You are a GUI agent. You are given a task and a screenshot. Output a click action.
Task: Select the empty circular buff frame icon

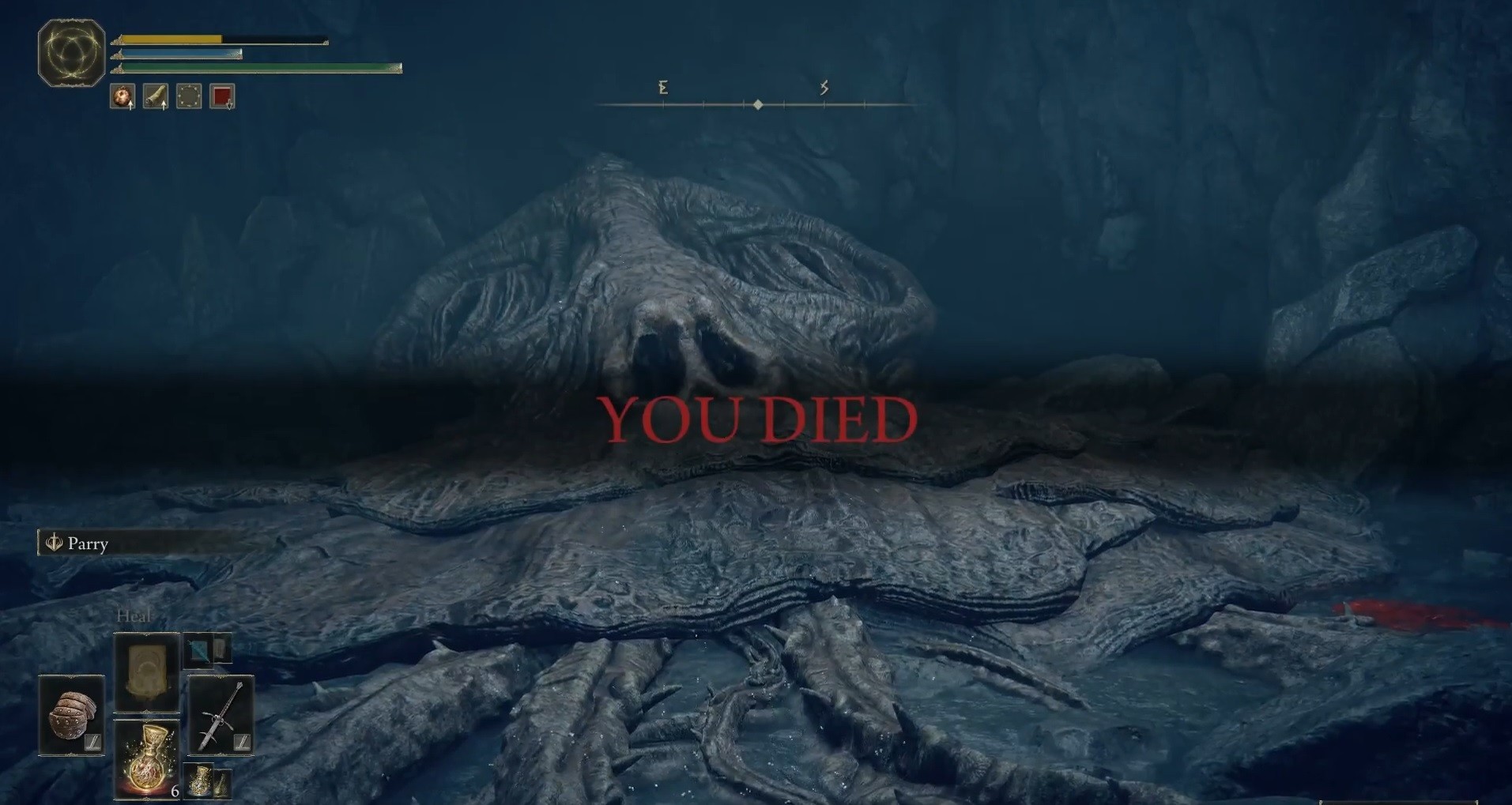pyautogui.click(x=188, y=95)
